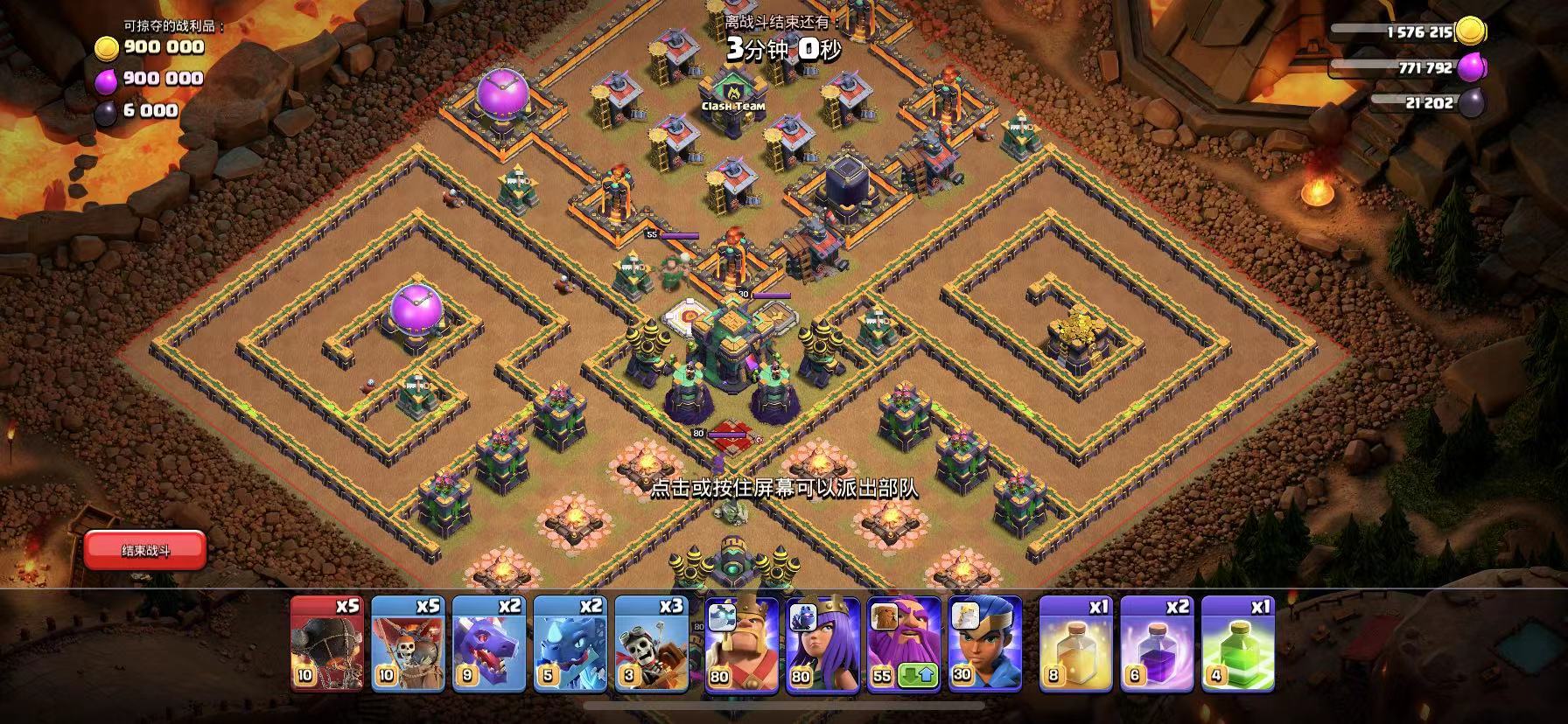Choose the skeleton balloon troop card
This screenshot has height=724, width=1568.
[408, 644]
